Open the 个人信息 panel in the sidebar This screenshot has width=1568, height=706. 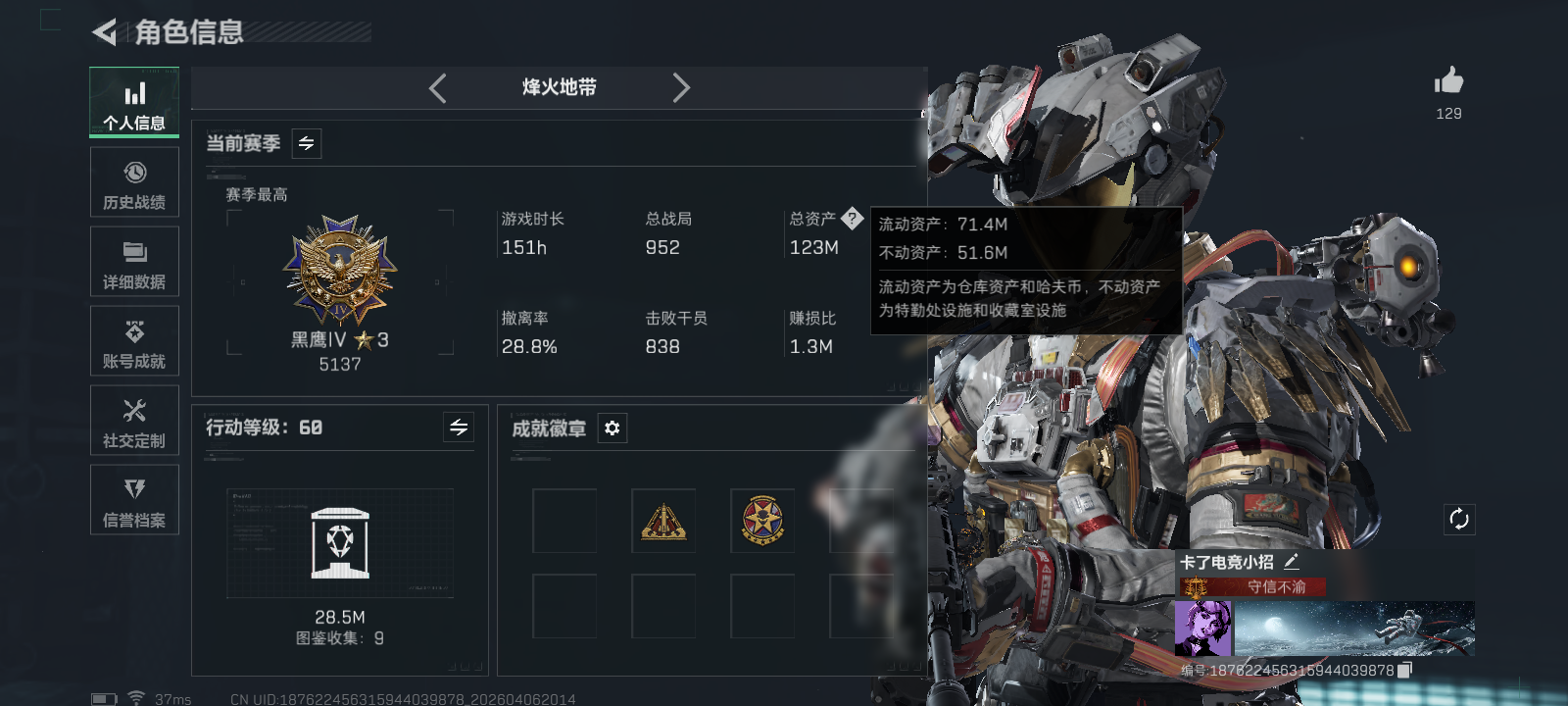(134, 101)
